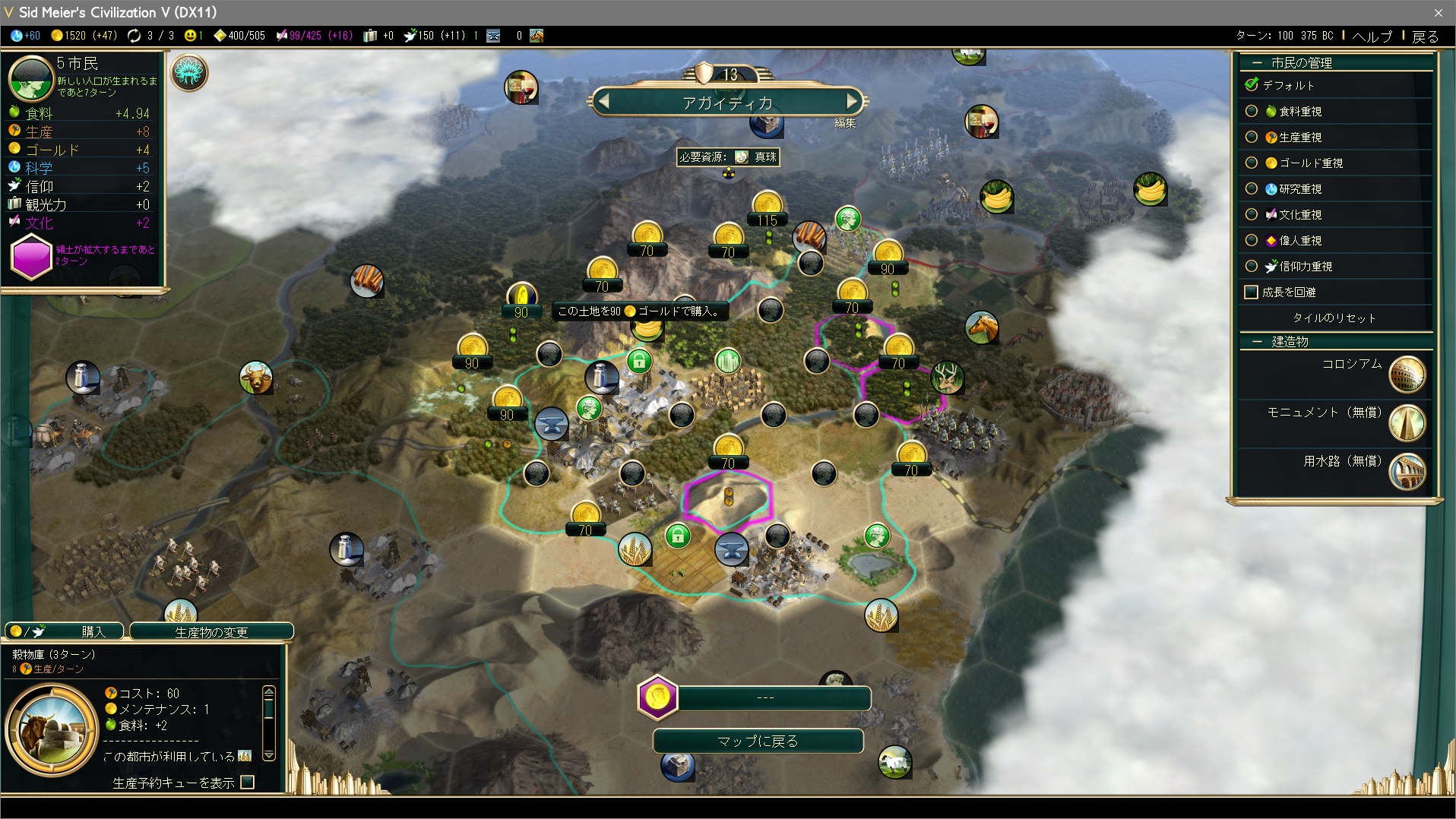Go to next city with right arrow
The width and height of the screenshot is (1456, 819).
point(852,101)
